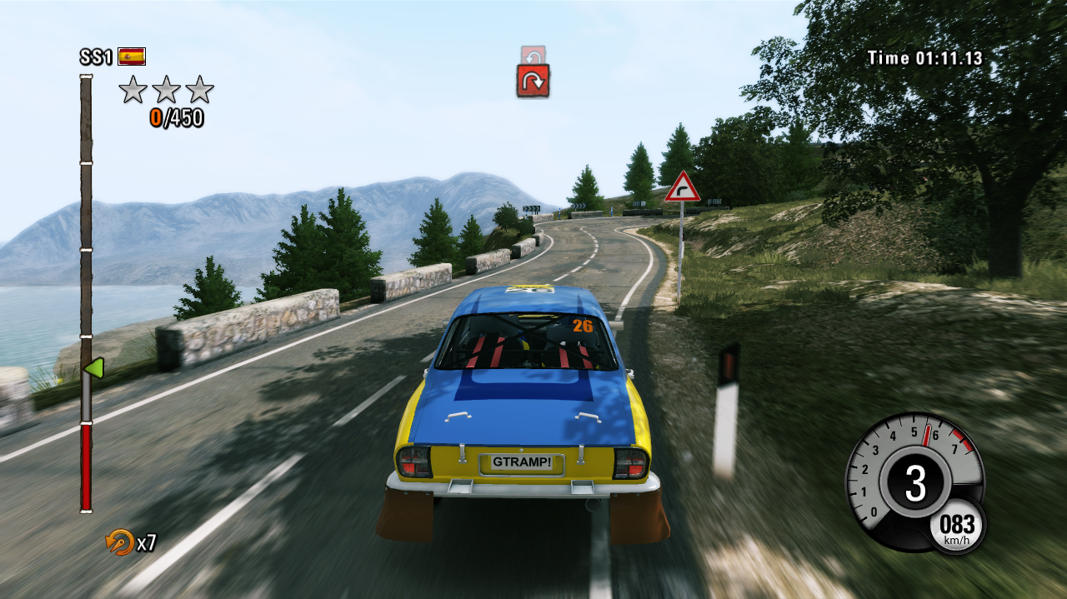Click the Spanish flag stage icon

pos(131,56)
